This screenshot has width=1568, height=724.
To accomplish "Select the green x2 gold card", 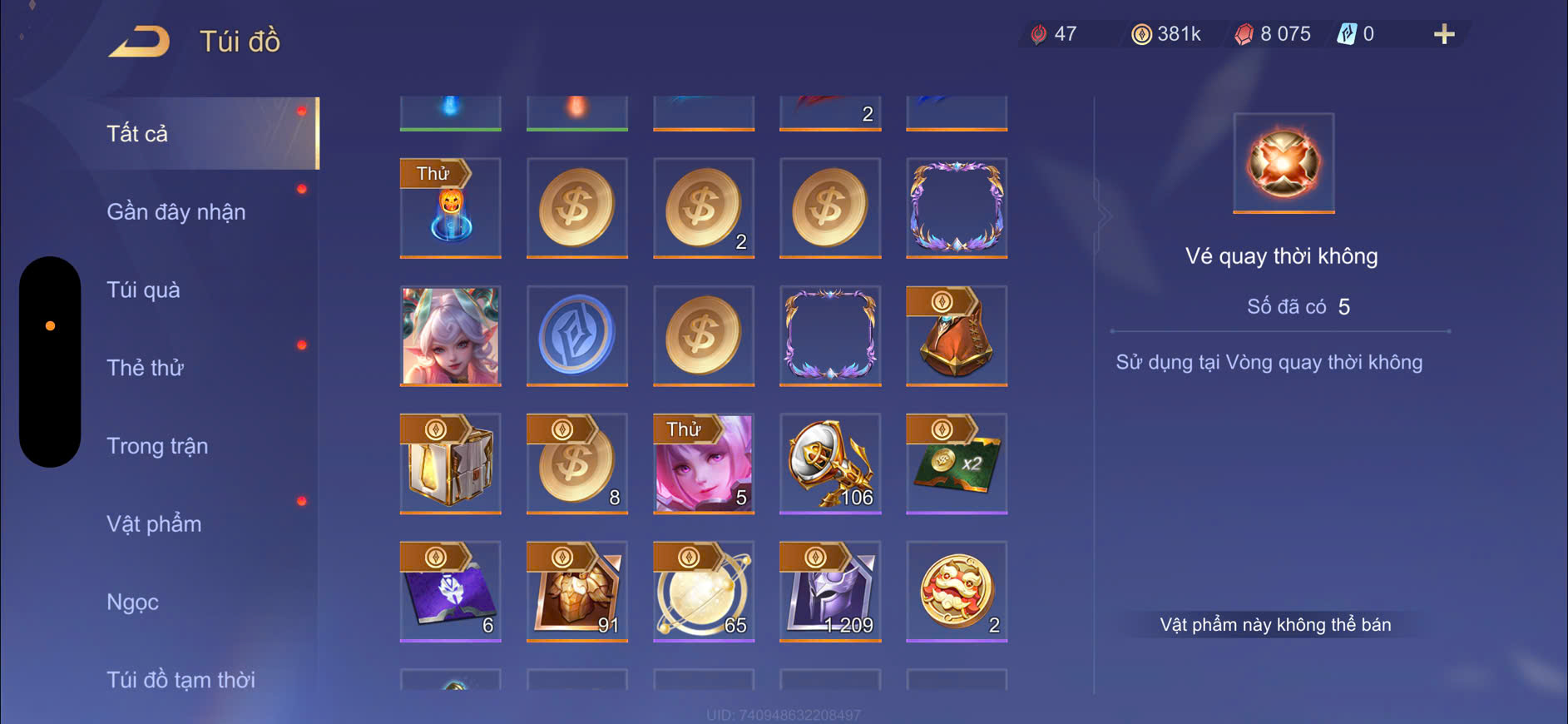I will [956, 463].
